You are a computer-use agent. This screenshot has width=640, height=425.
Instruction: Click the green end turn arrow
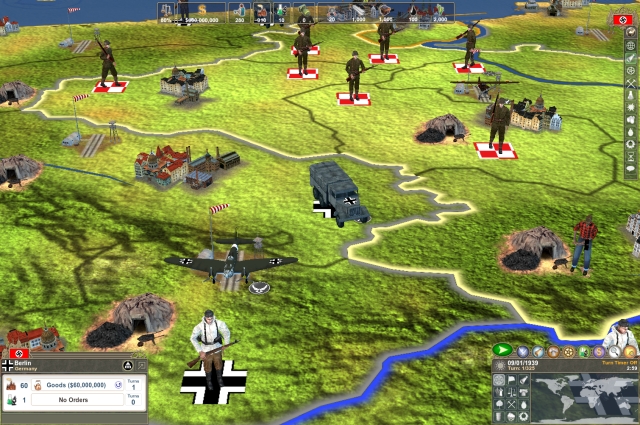pos(502,351)
